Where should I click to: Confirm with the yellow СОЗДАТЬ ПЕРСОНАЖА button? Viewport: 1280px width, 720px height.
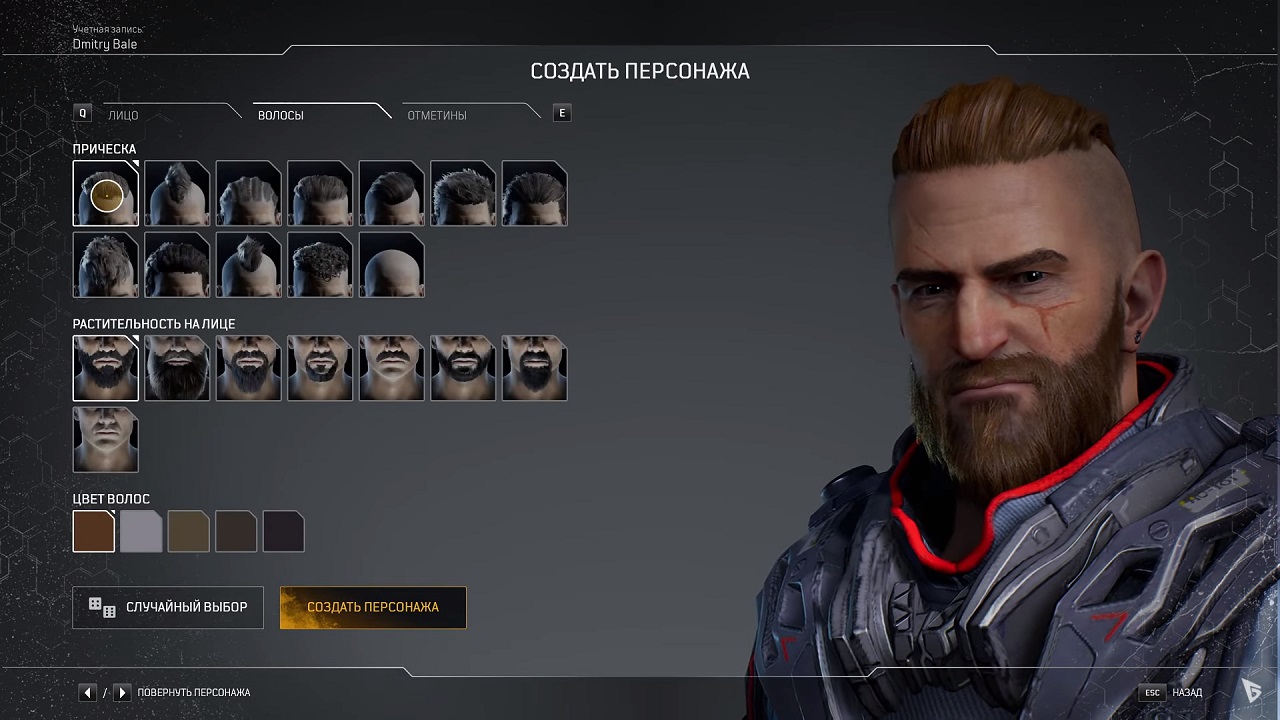[373, 607]
